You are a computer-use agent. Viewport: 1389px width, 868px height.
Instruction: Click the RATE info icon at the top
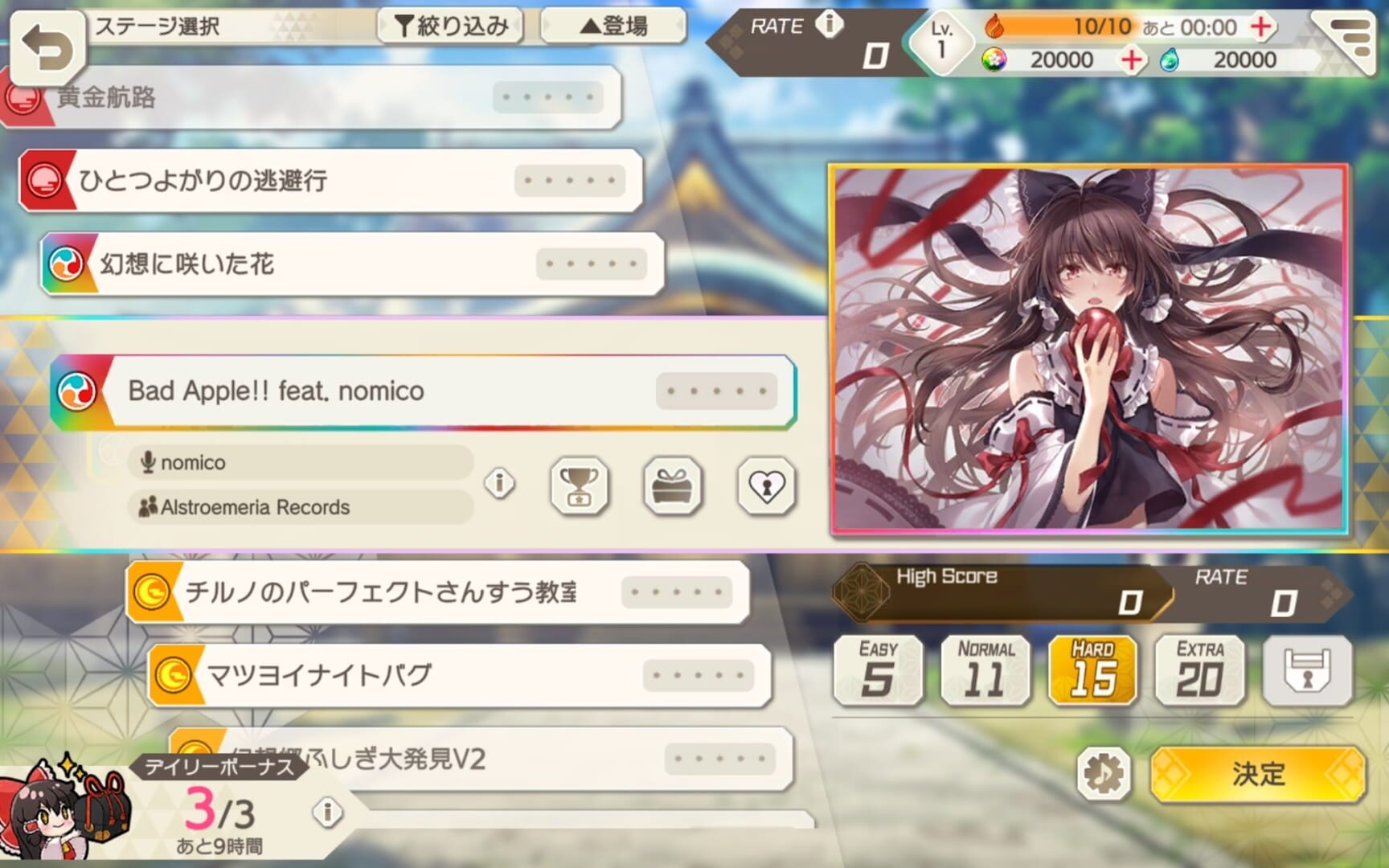coord(830,24)
